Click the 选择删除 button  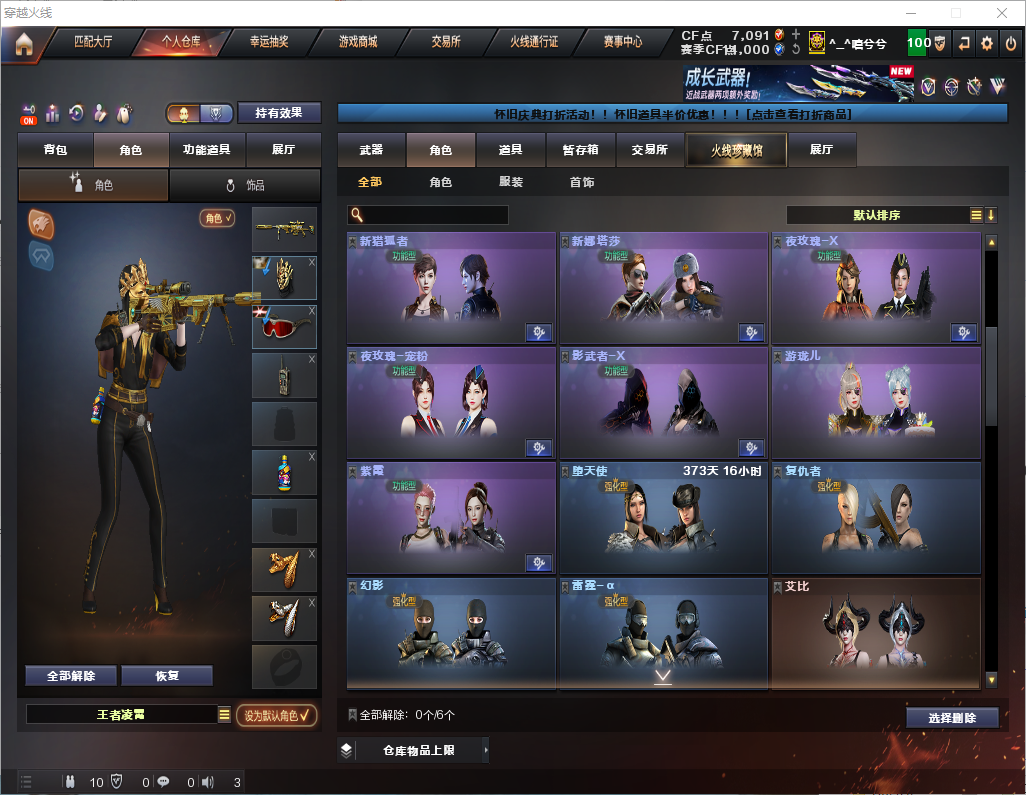pos(952,718)
